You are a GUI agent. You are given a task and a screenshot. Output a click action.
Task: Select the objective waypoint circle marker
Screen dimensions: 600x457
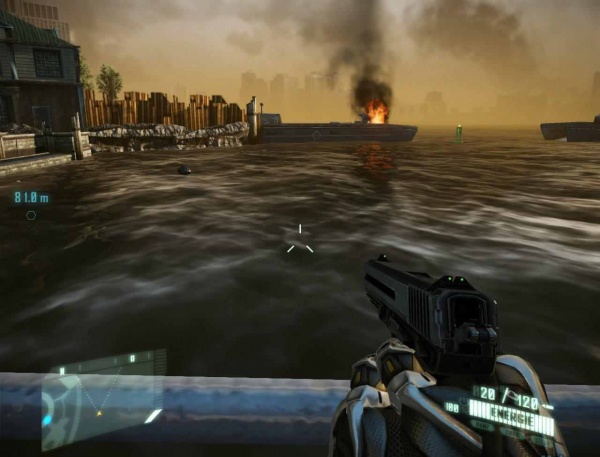coord(31,215)
